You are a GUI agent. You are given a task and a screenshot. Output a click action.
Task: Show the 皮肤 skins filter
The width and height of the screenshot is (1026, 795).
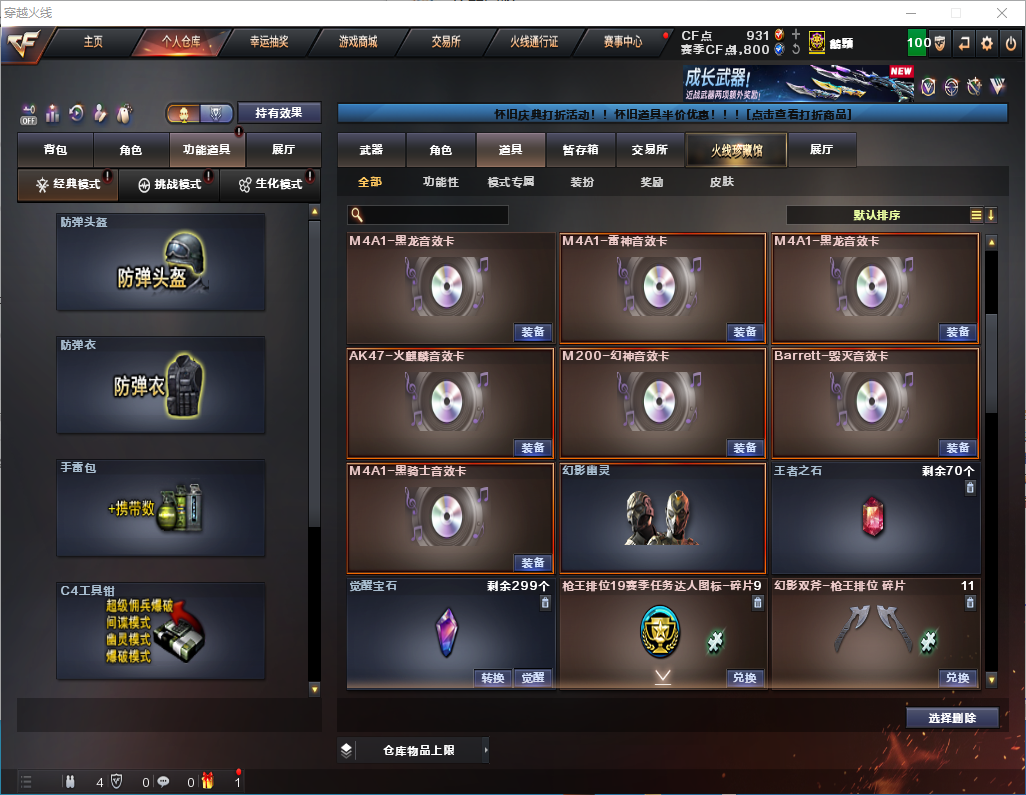(x=721, y=182)
